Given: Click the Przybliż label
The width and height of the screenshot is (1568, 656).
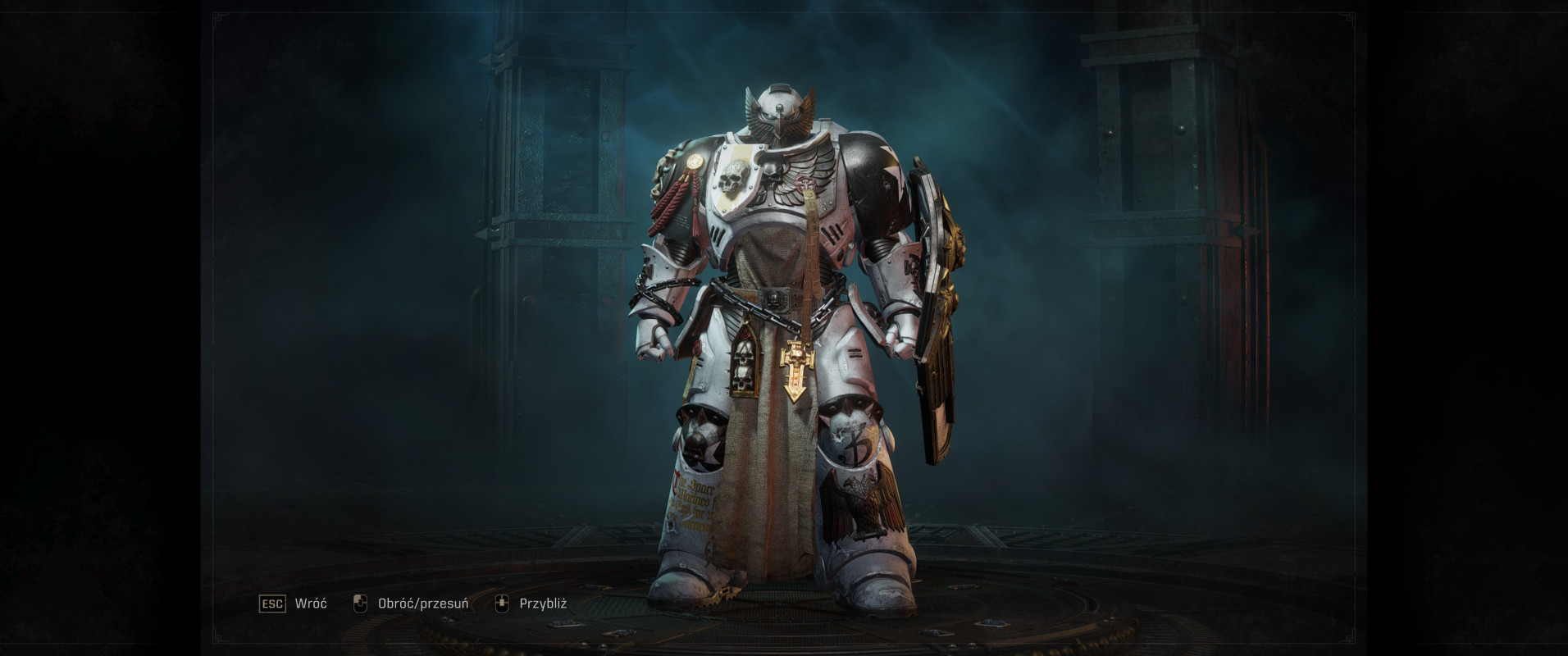Looking at the screenshot, I should tap(545, 602).
